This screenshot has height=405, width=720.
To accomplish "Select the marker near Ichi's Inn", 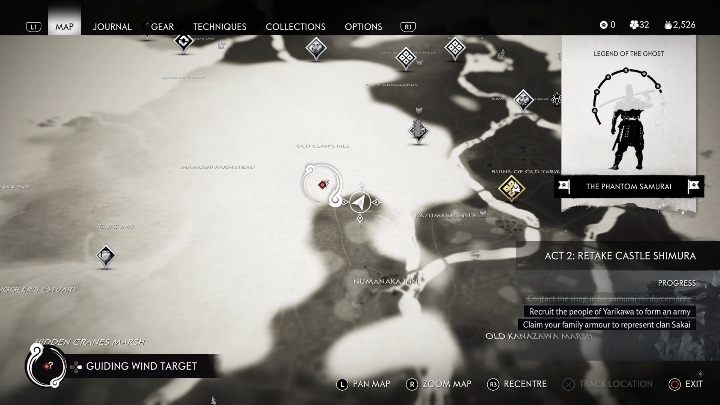I will coord(106,257).
